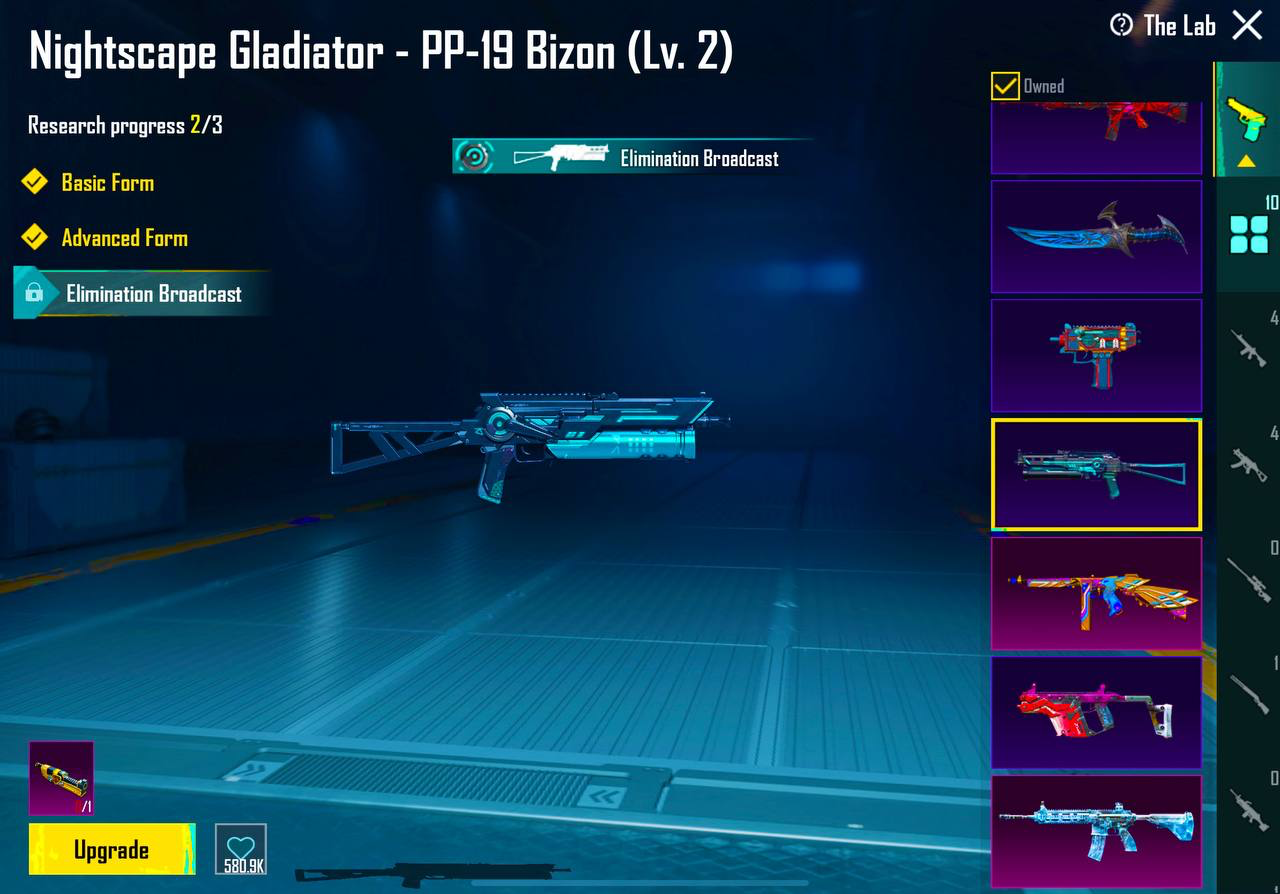Choose the icy blue M416 skin thumbnail

(x=1096, y=830)
